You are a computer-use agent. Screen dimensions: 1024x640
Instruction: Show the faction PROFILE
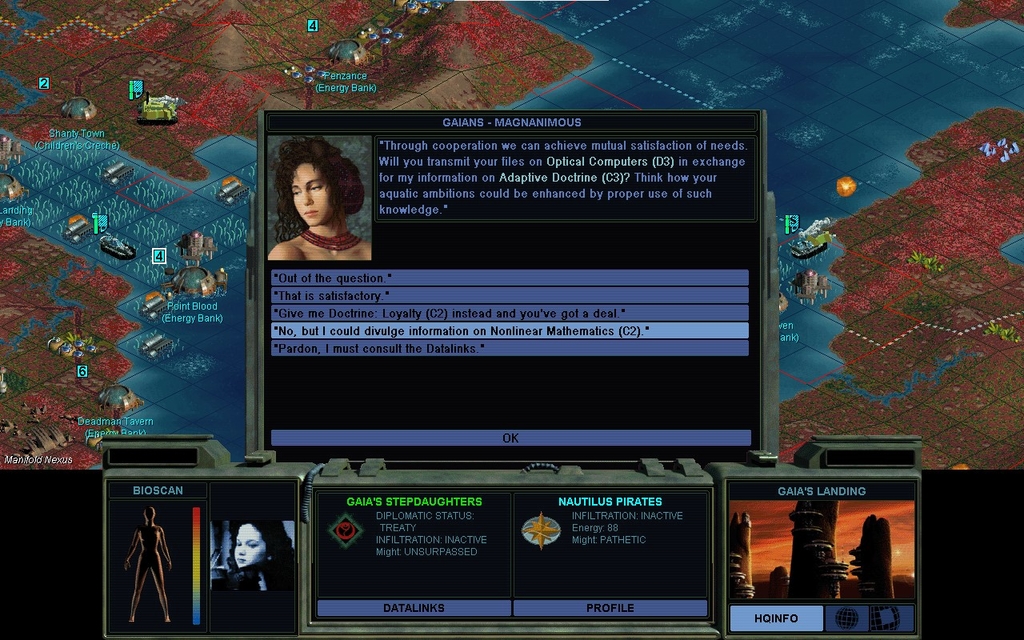point(610,608)
